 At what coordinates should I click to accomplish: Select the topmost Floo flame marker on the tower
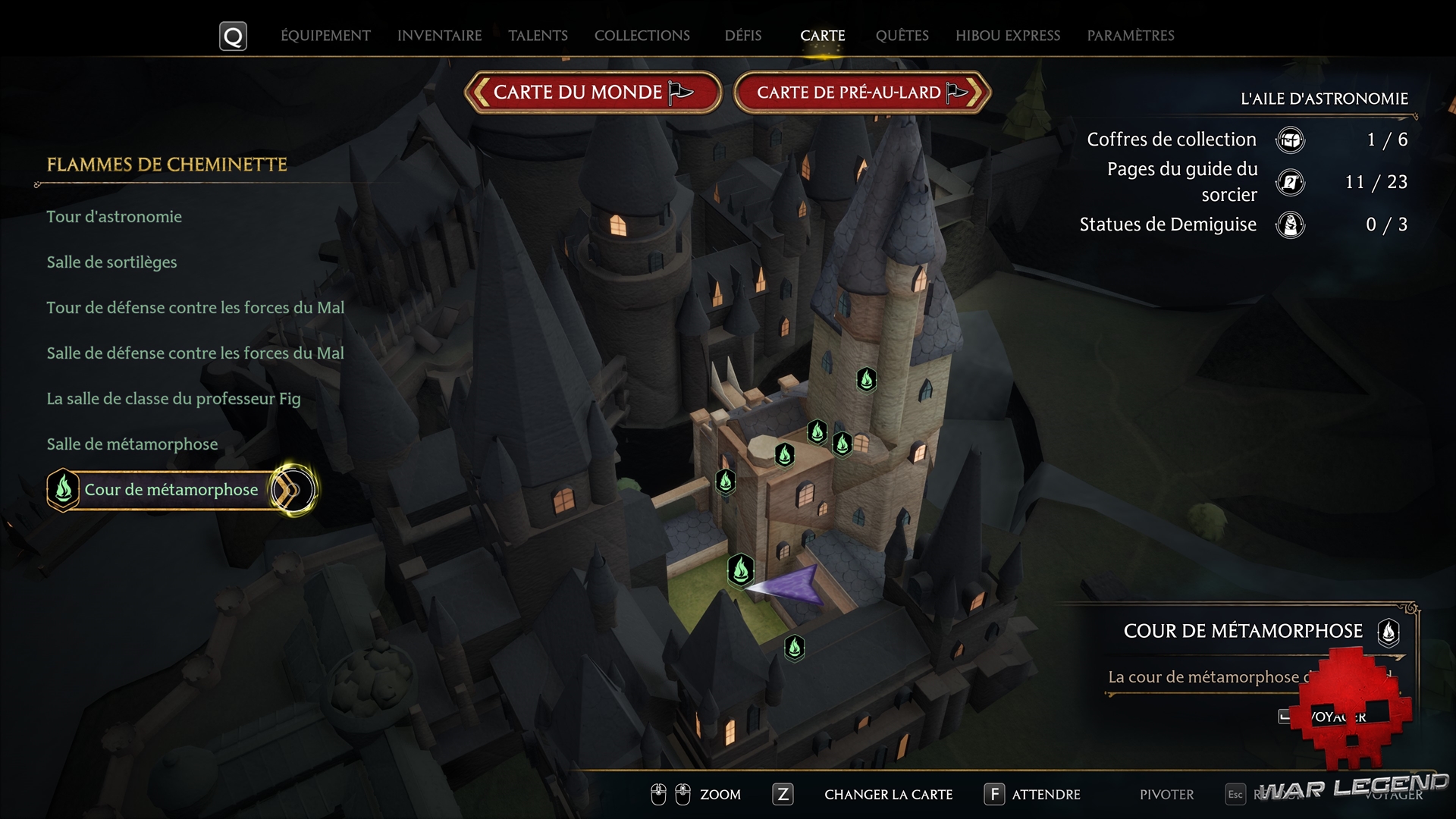pos(866,378)
